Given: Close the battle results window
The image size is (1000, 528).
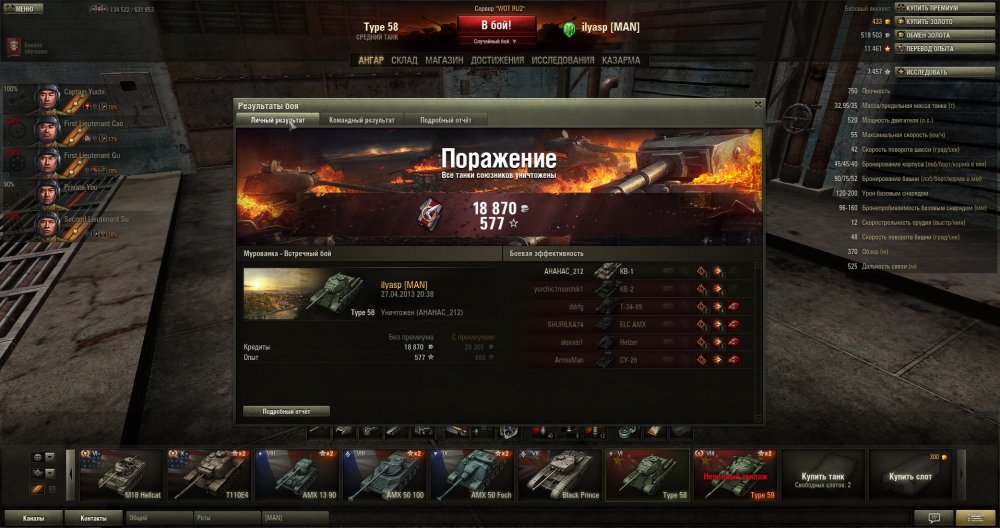Looking at the screenshot, I should tap(757, 104).
